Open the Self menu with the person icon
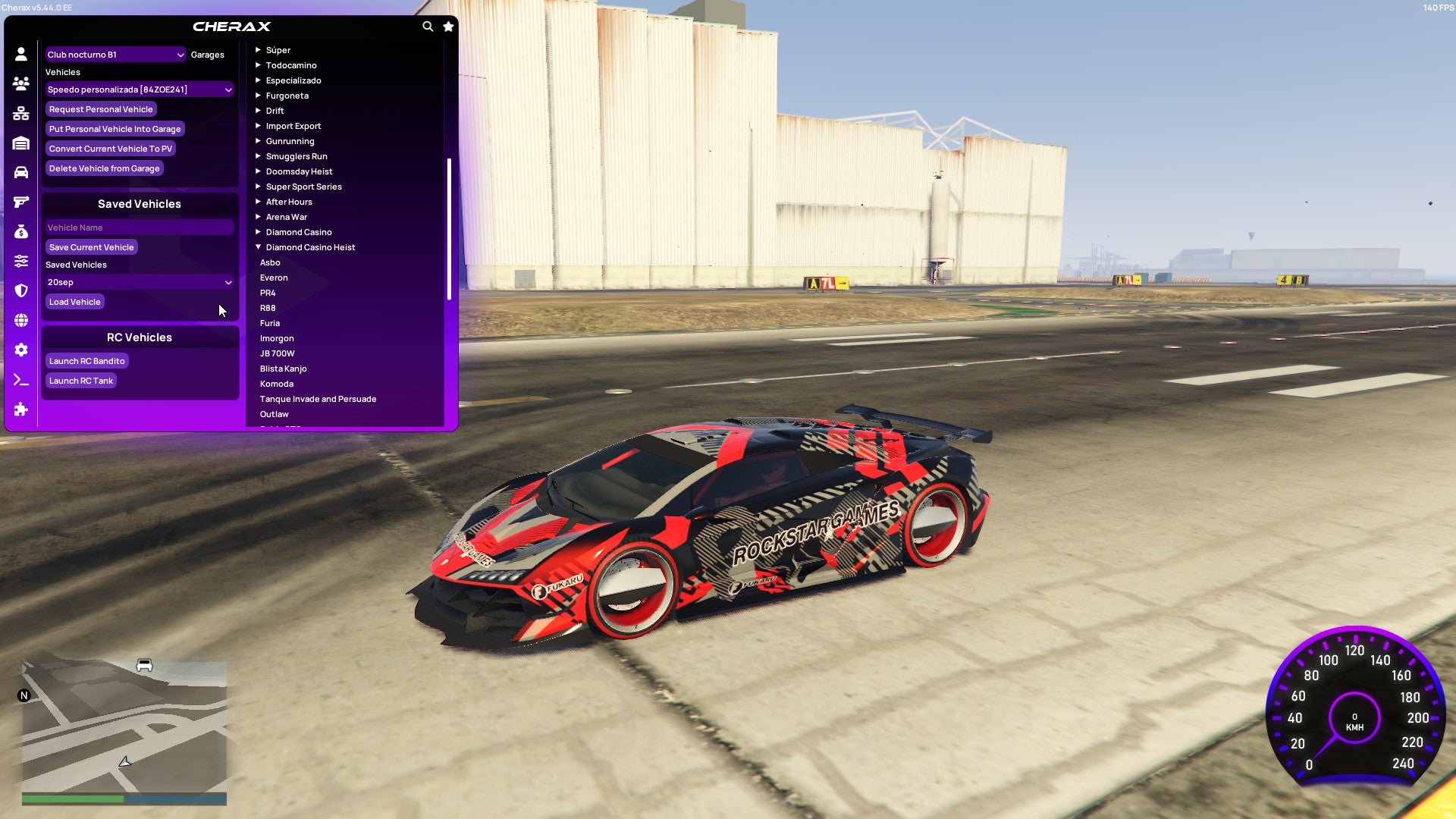1456x819 pixels. coord(21,54)
